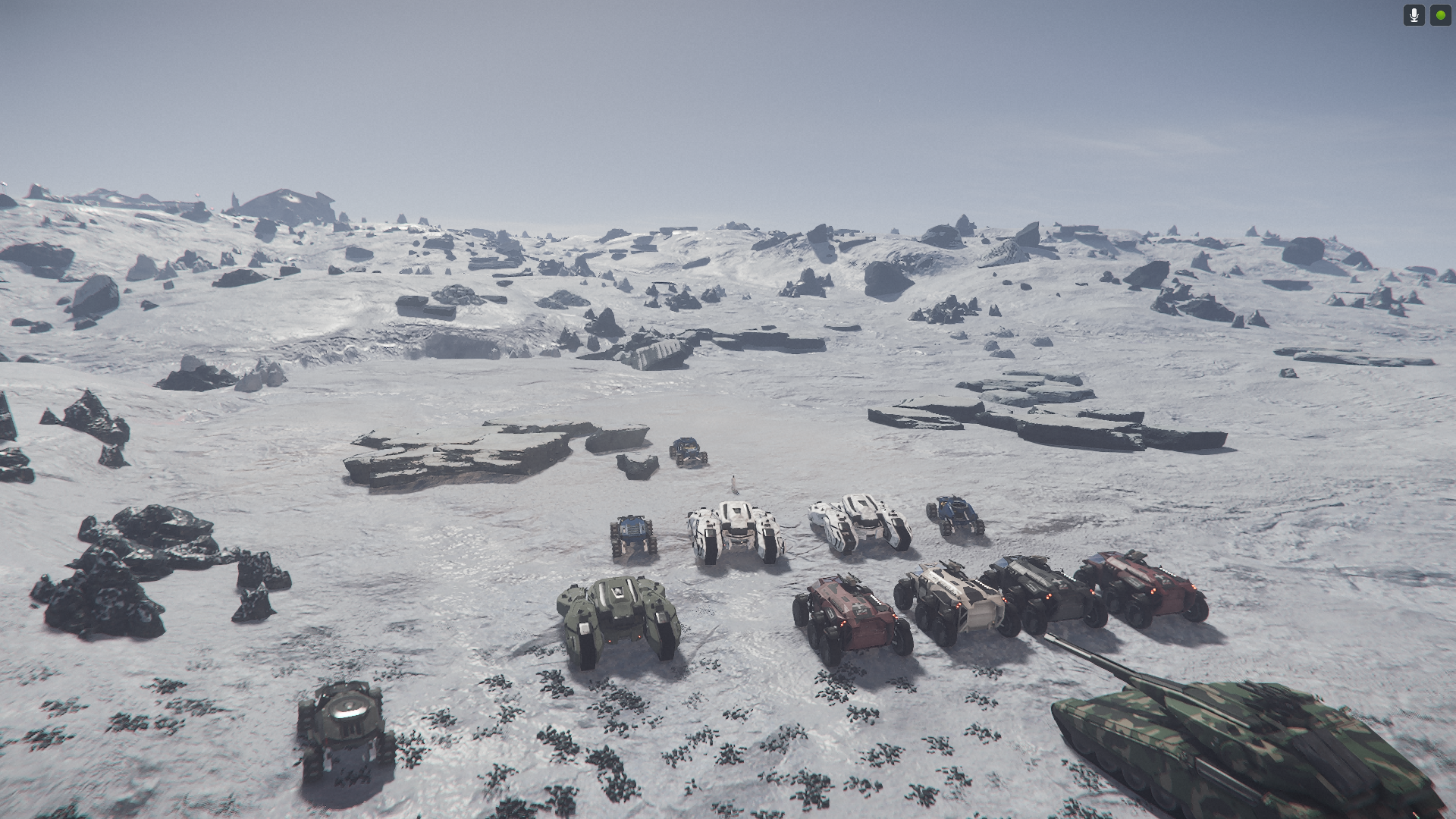Toggle the microphone overlay icon

[1414, 15]
